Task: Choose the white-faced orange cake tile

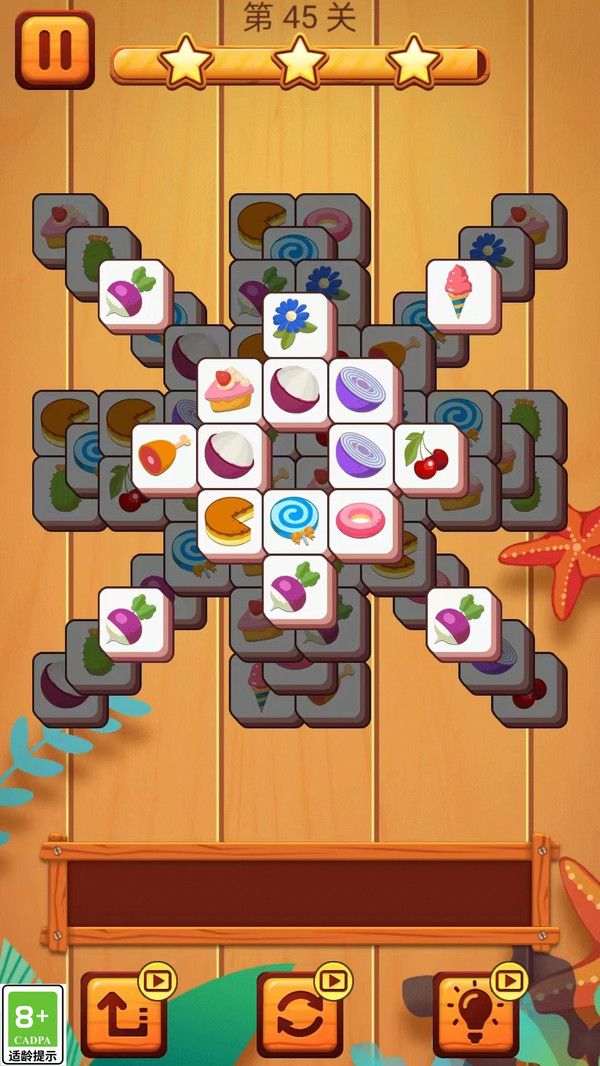Action: coord(230,520)
